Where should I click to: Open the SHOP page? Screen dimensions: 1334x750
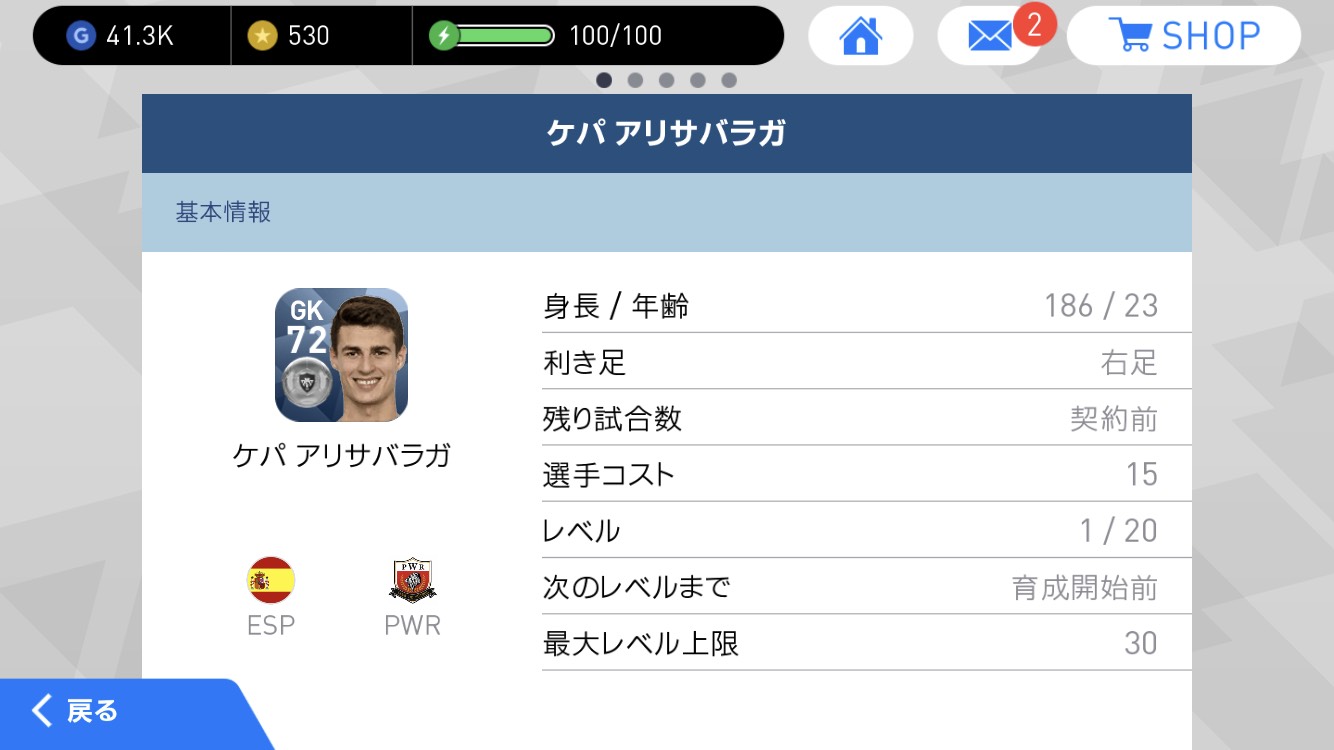[x=1183, y=33]
